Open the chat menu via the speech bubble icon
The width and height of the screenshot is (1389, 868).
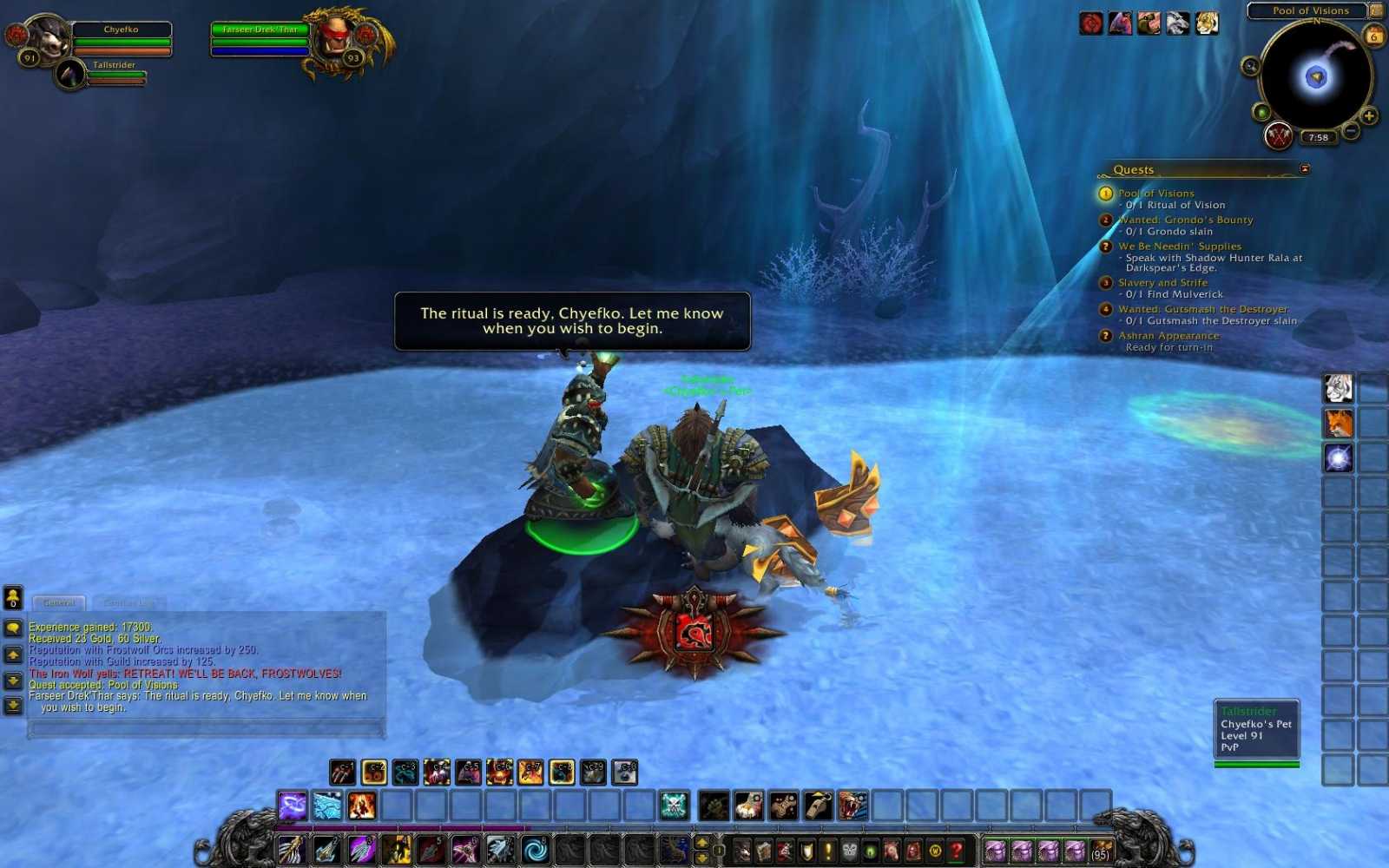[x=12, y=627]
